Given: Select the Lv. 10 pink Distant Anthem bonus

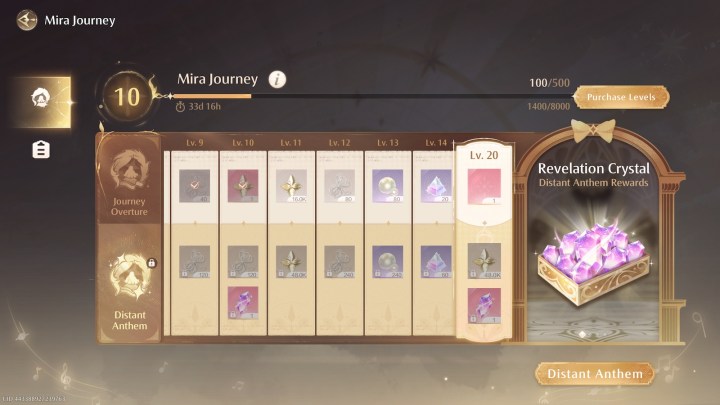Looking at the screenshot, I should (x=243, y=302).
